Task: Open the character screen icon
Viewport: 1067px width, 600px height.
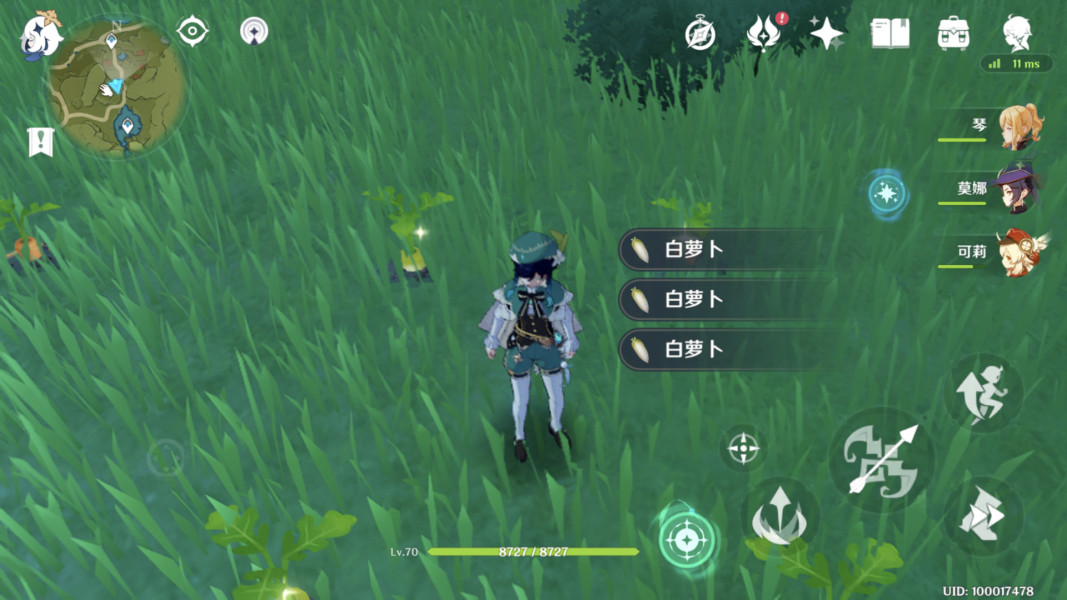Action: [x=1018, y=33]
